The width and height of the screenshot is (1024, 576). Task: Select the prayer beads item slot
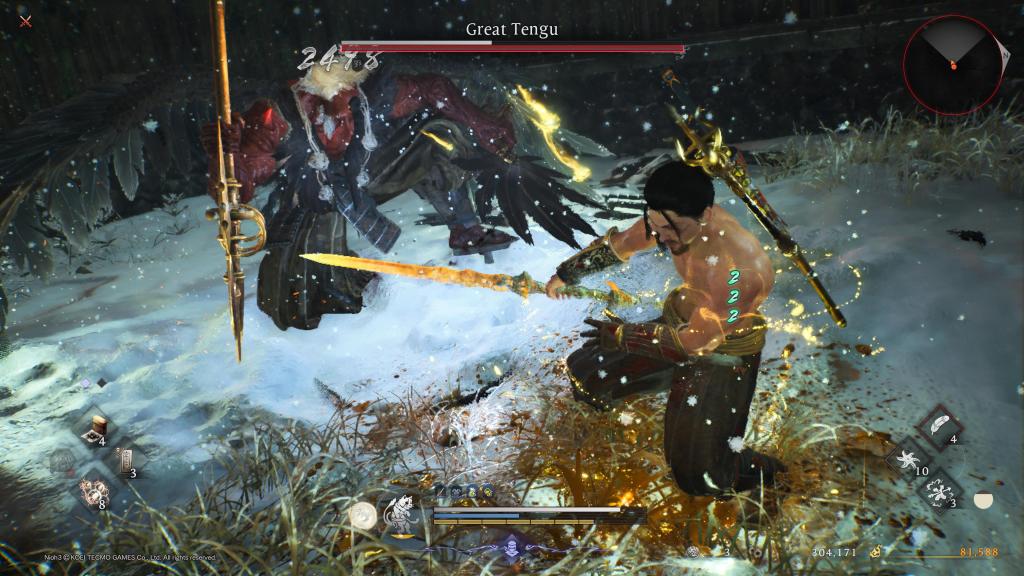[95, 494]
